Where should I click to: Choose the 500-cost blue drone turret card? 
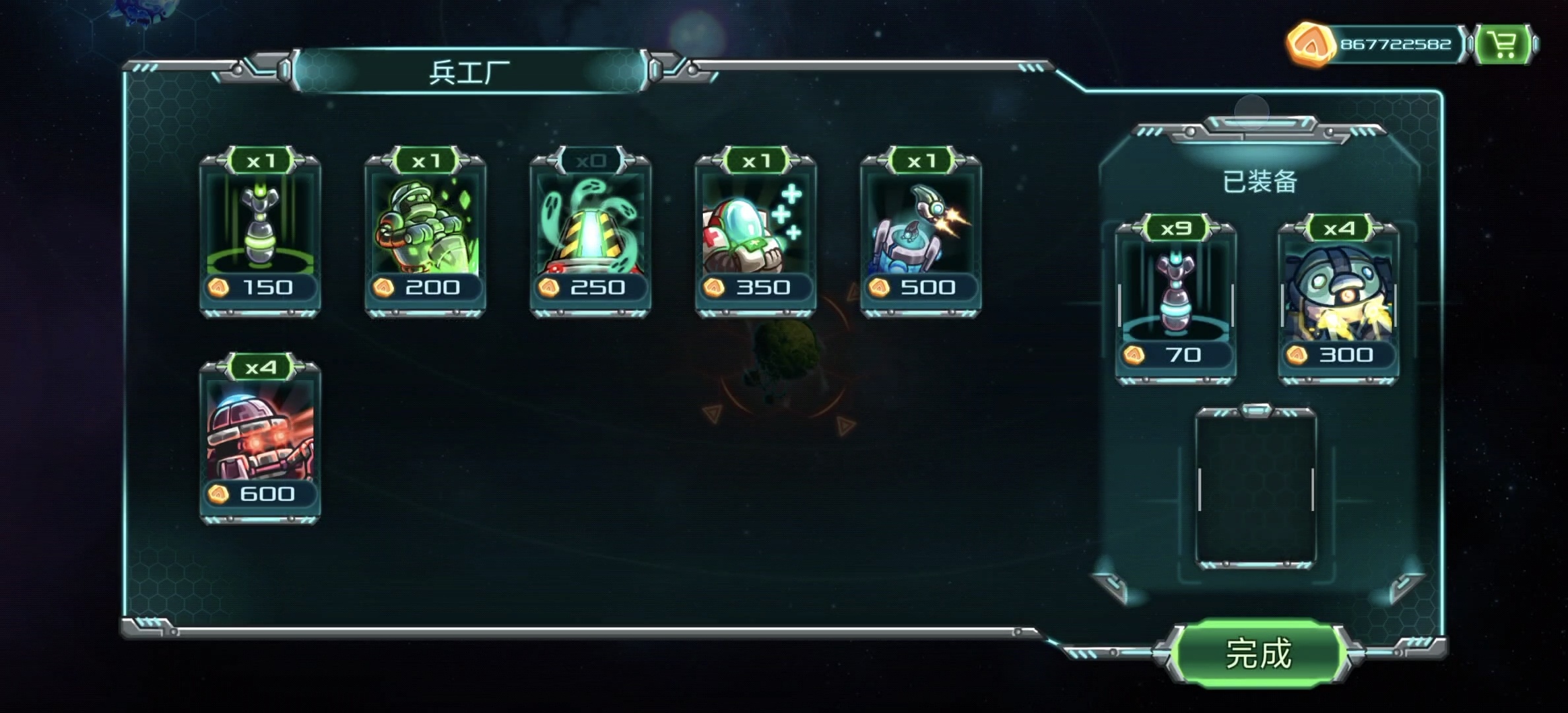tap(921, 234)
